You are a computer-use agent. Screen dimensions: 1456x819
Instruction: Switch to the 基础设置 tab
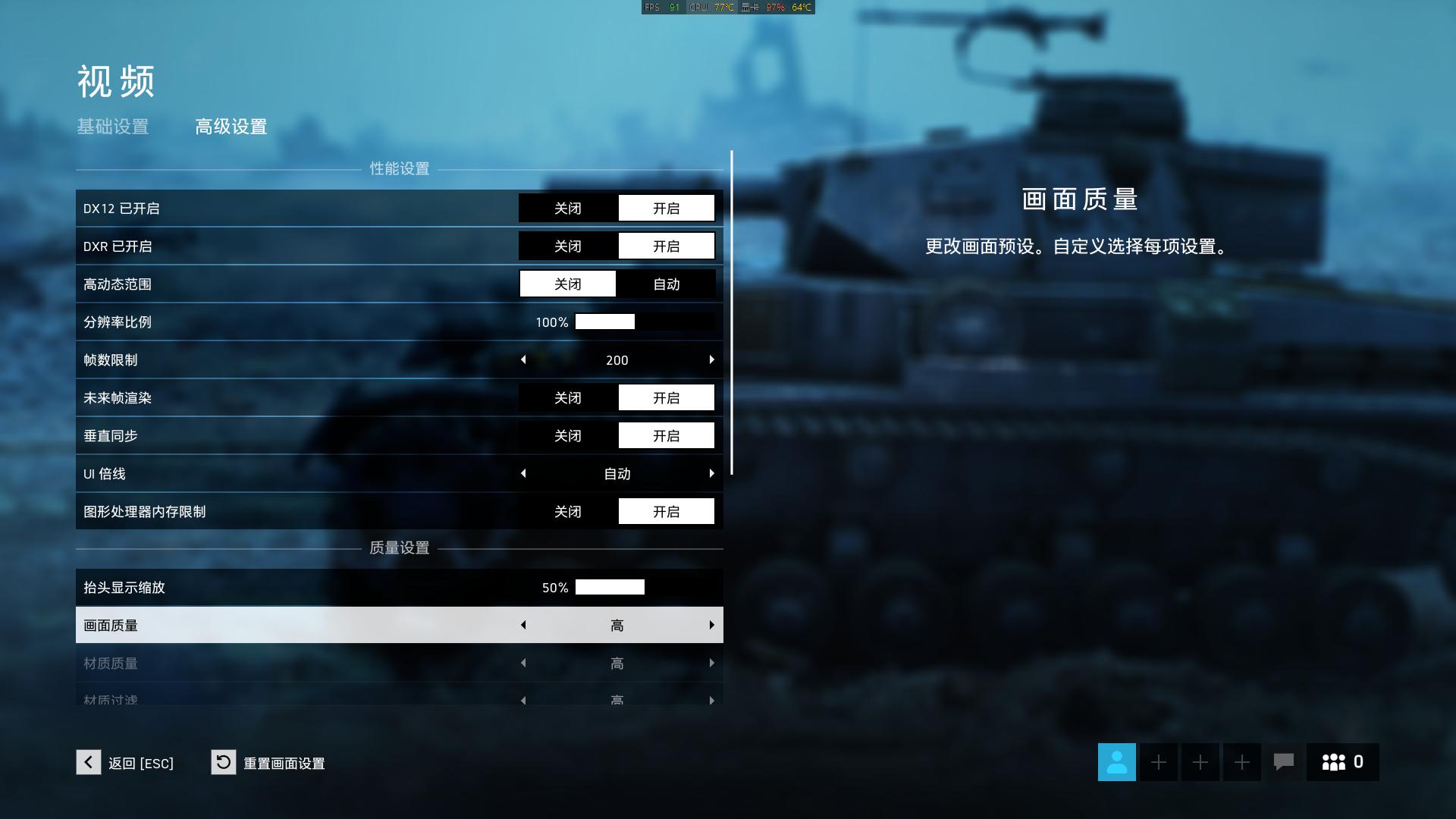pyautogui.click(x=112, y=127)
